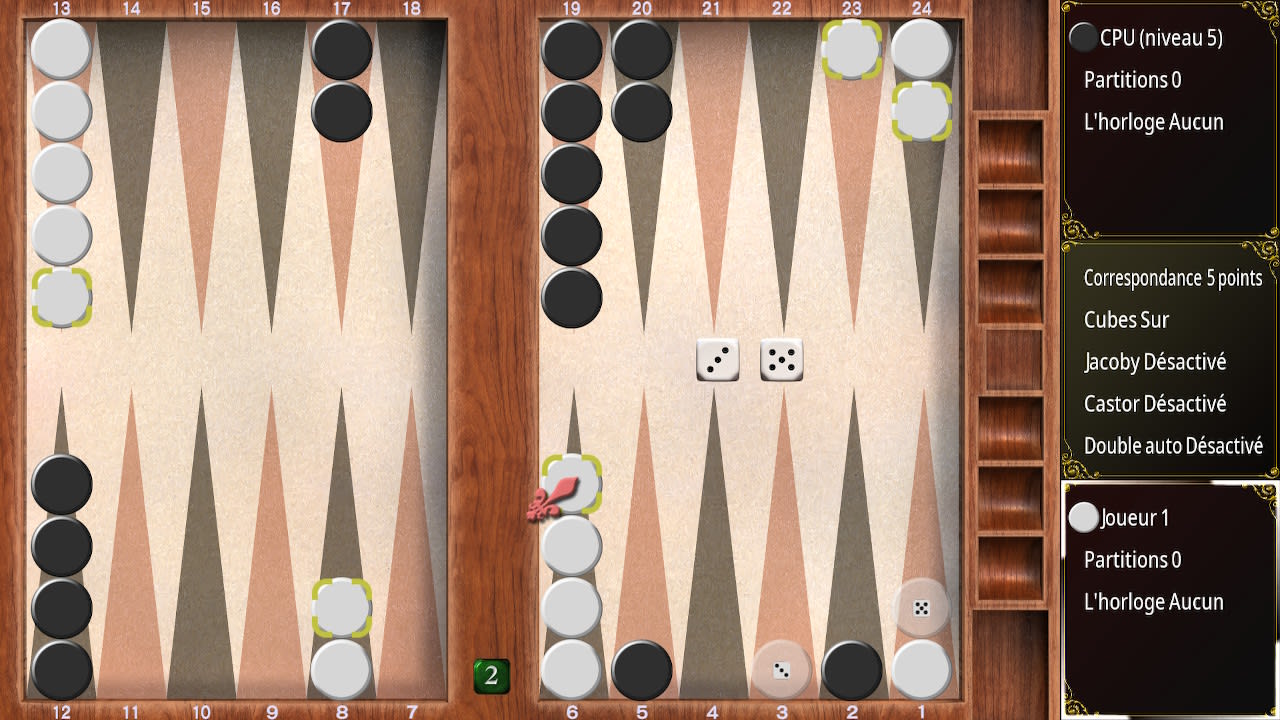The height and width of the screenshot is (720, 1280).
Task: Click the Correspondance 5 points label
Action: tap(1172, 278)
